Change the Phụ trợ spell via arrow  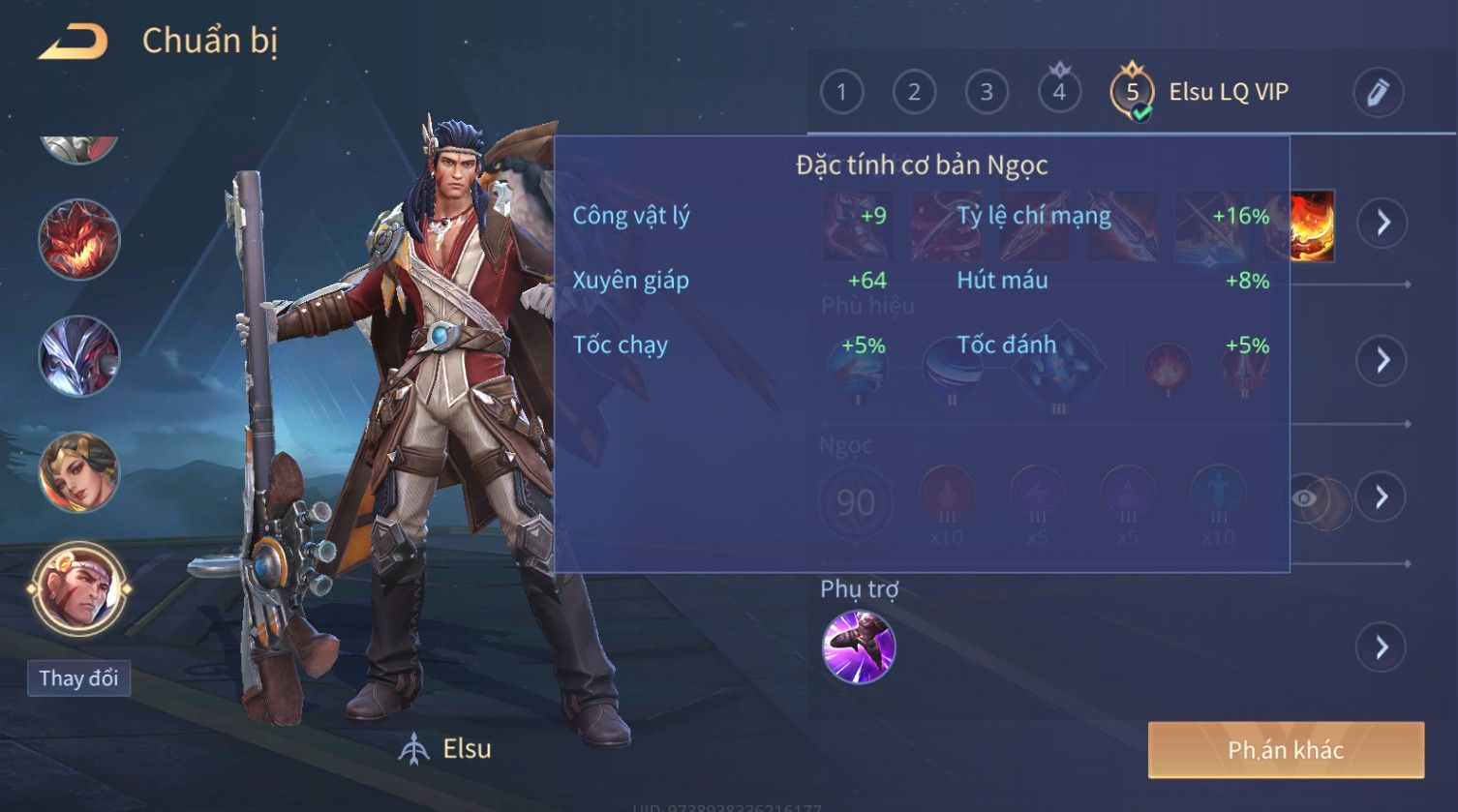(x=1382, y=647)
